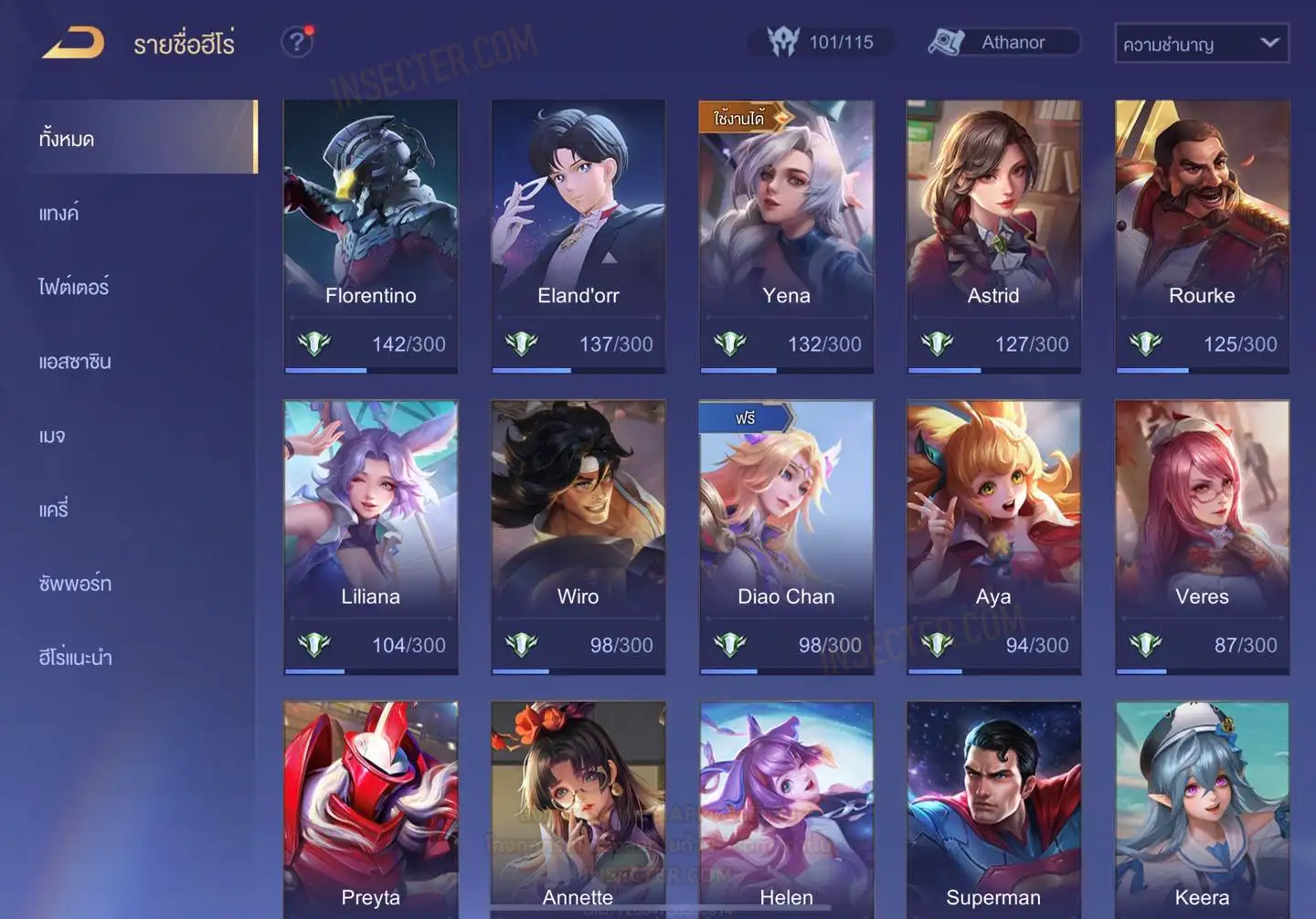Expand the ความชำนาญ sorting dropdown
The width and height of the screenshot is (1316, 919).
pos(1201,43)
